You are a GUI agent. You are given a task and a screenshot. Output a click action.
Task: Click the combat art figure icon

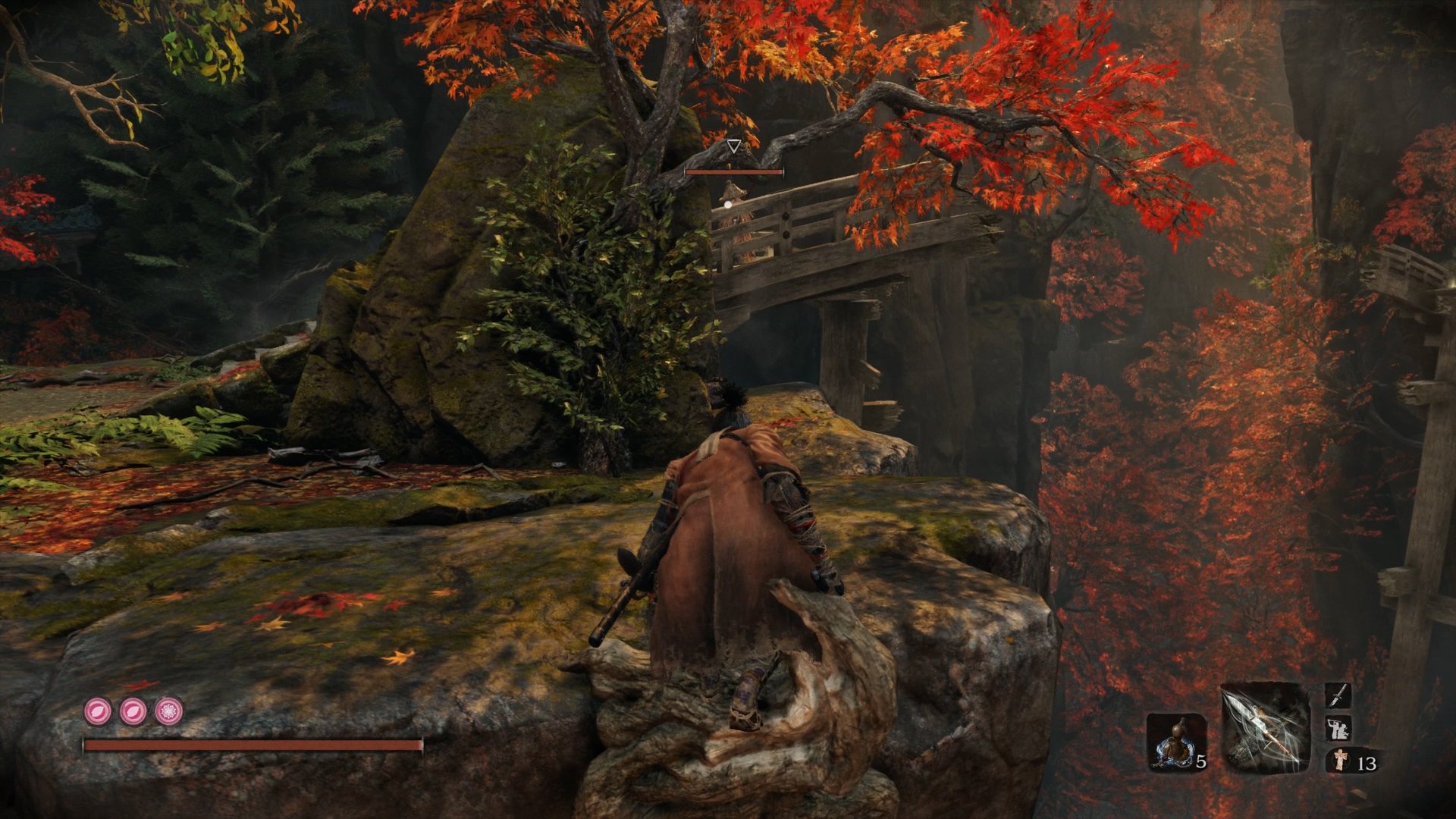pos(1339,729)
